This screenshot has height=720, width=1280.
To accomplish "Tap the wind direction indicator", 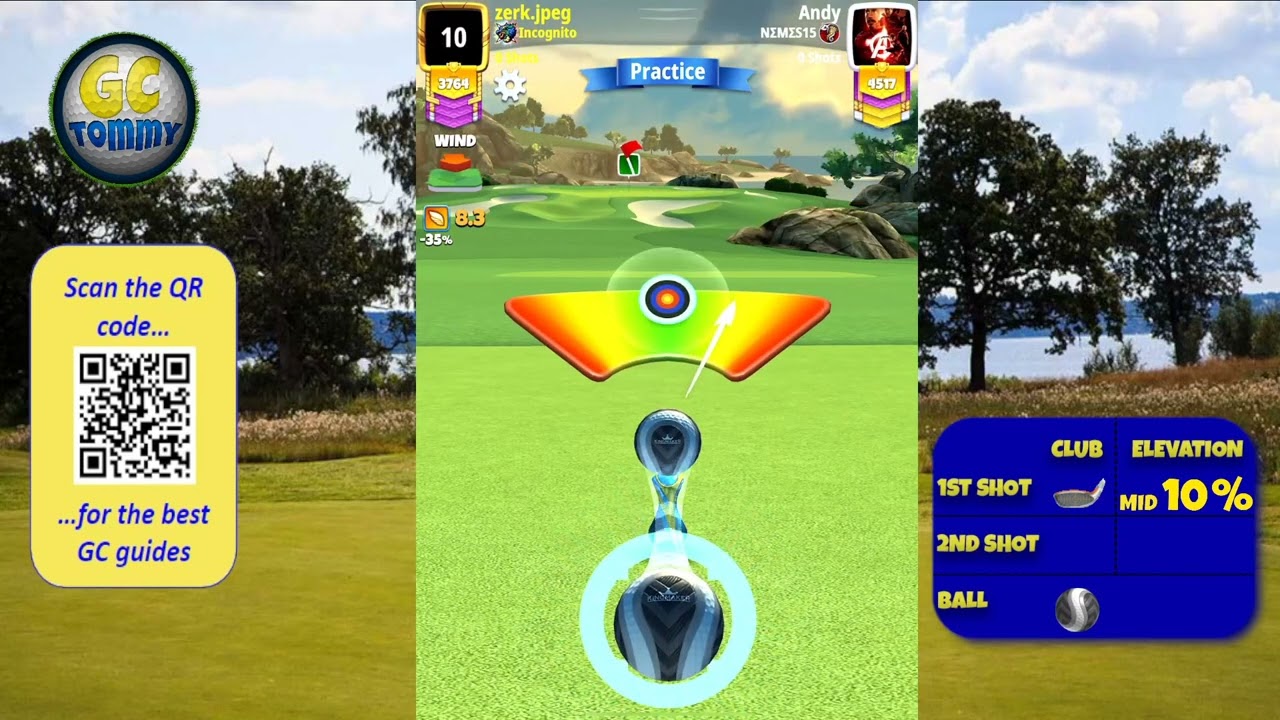I will [455, 170].
